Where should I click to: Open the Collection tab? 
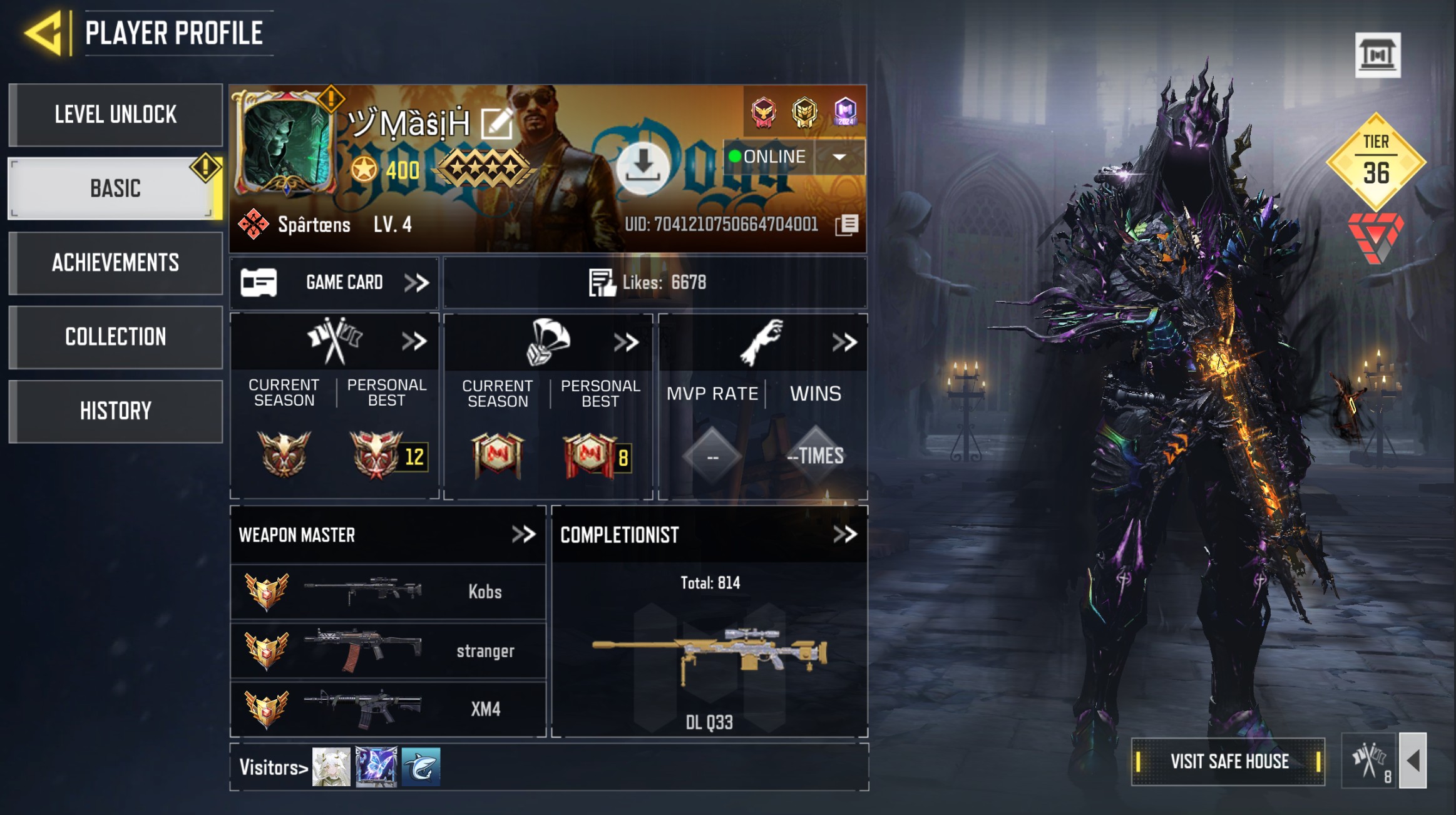[x=116, y=337]
